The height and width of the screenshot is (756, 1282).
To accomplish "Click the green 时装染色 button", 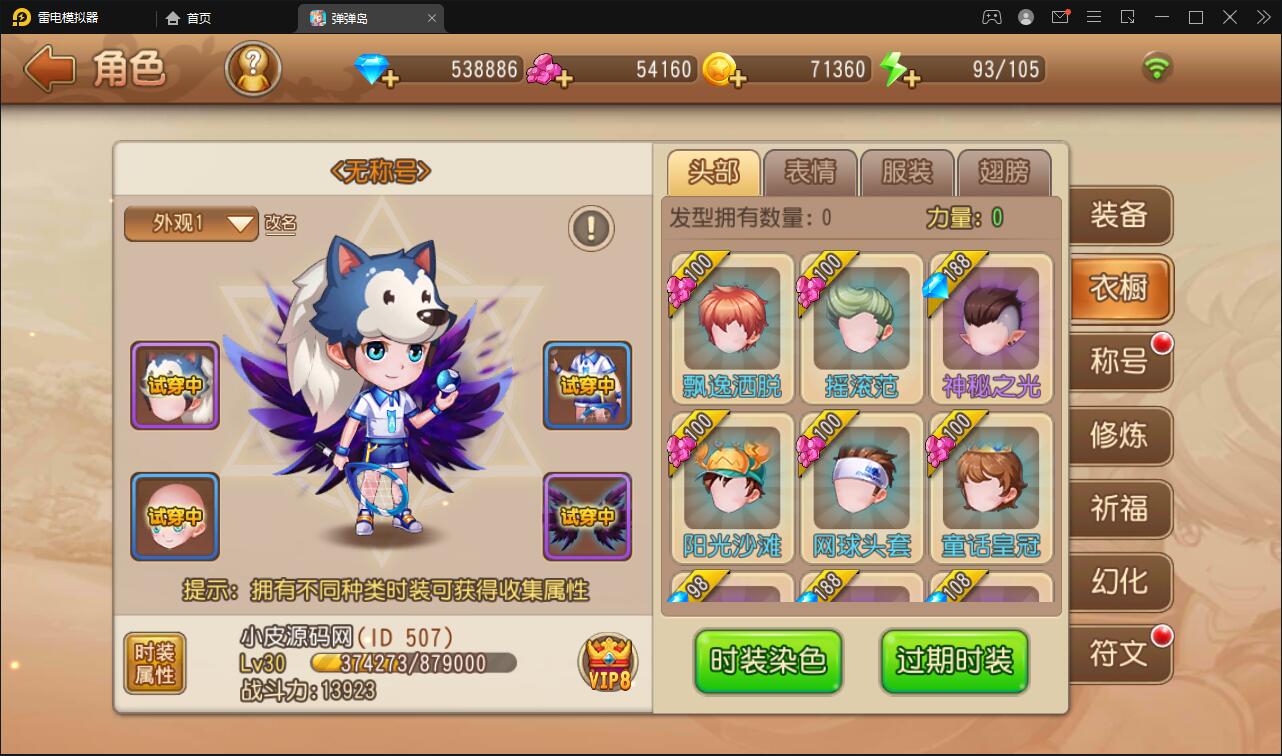I will (x=768, y=661).
